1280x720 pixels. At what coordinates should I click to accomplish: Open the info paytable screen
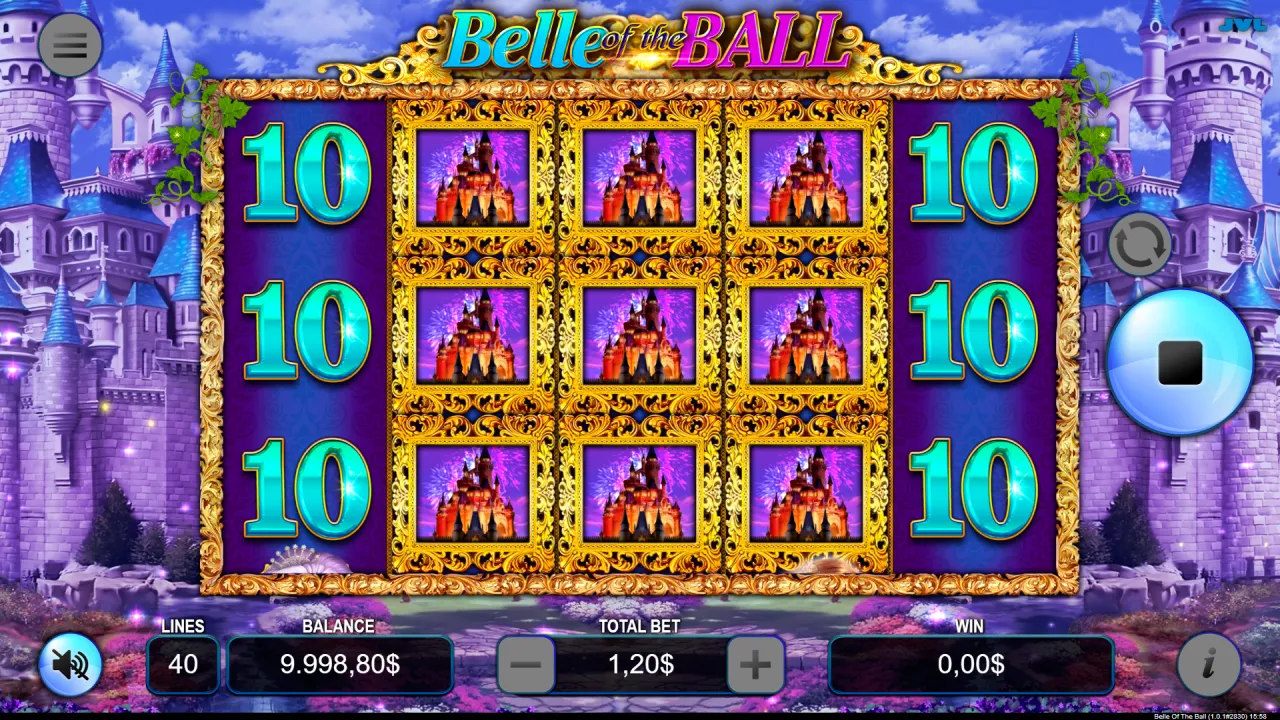click(1208, 664)
